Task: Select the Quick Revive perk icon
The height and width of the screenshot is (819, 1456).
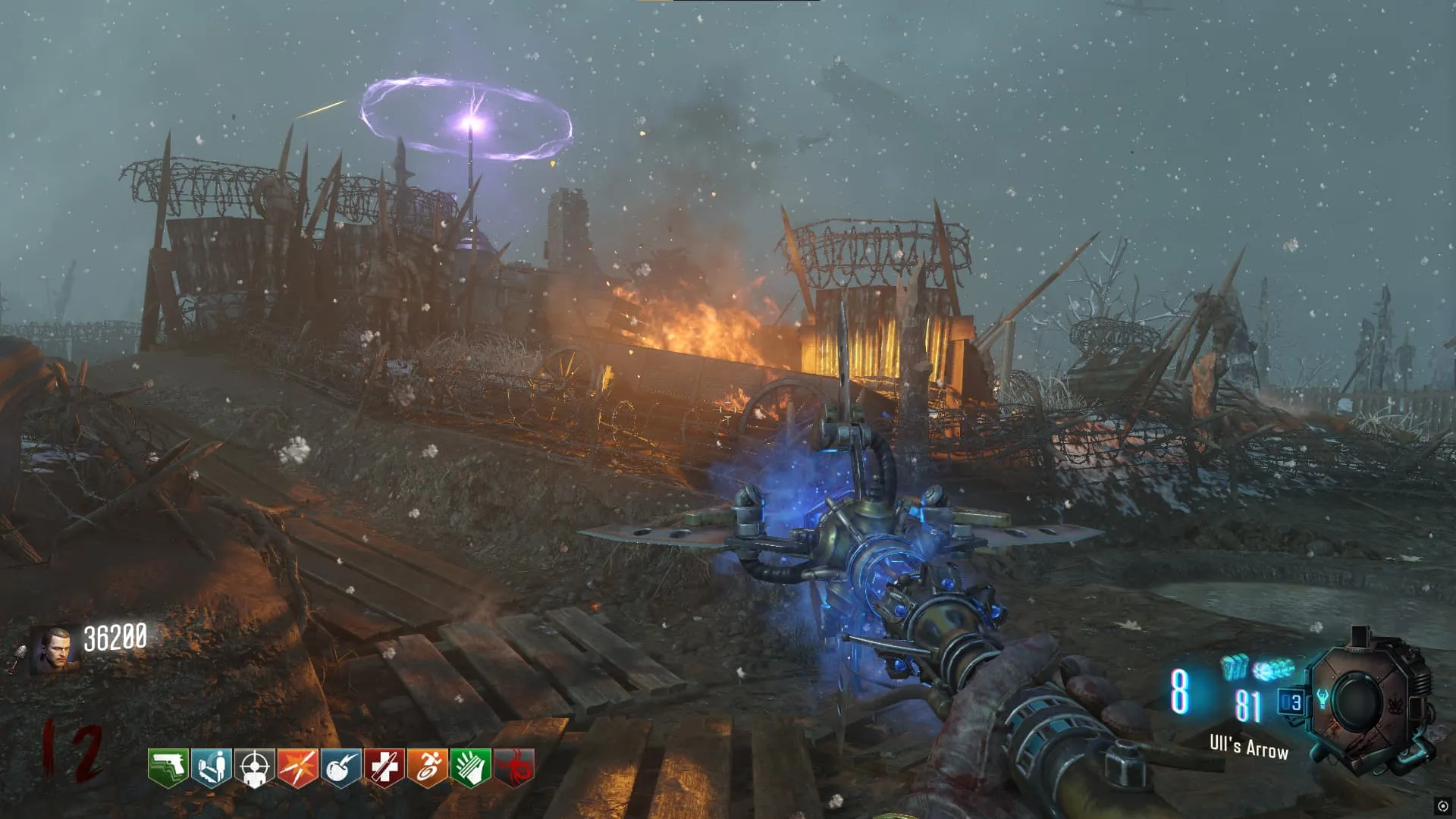Action: [211, 767]
